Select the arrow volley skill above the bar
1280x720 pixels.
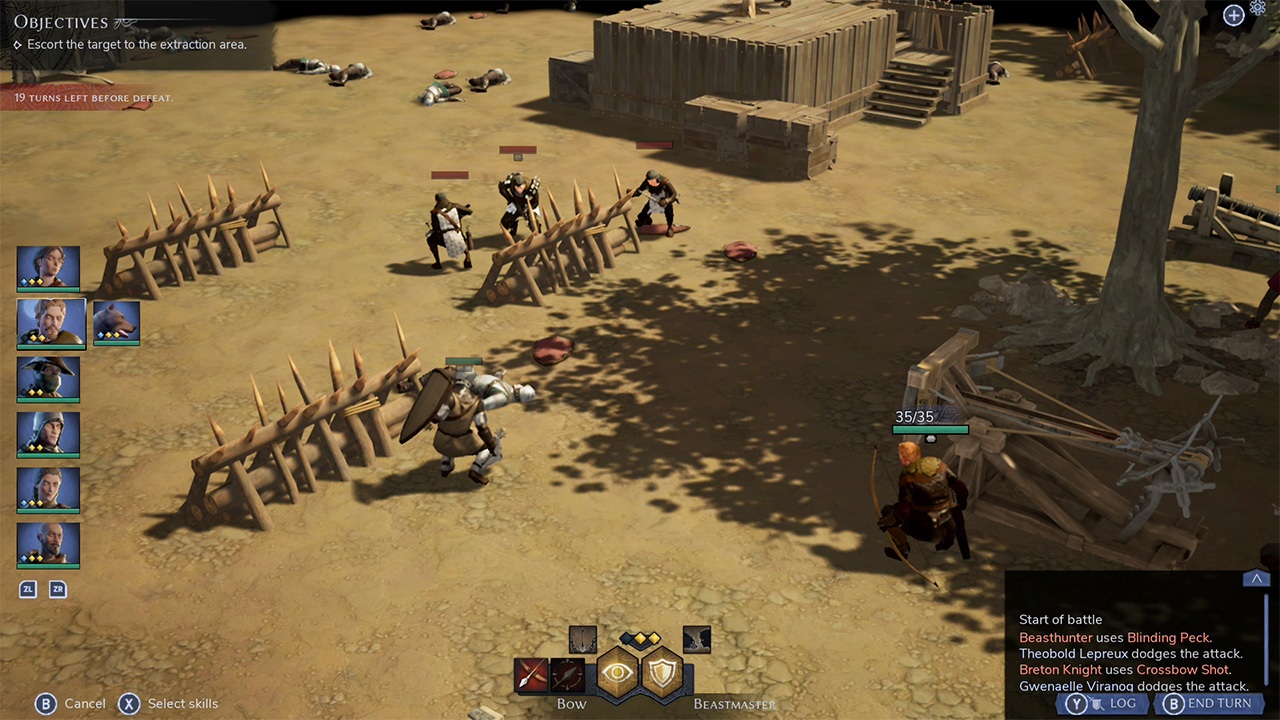(x=583, y=638)
